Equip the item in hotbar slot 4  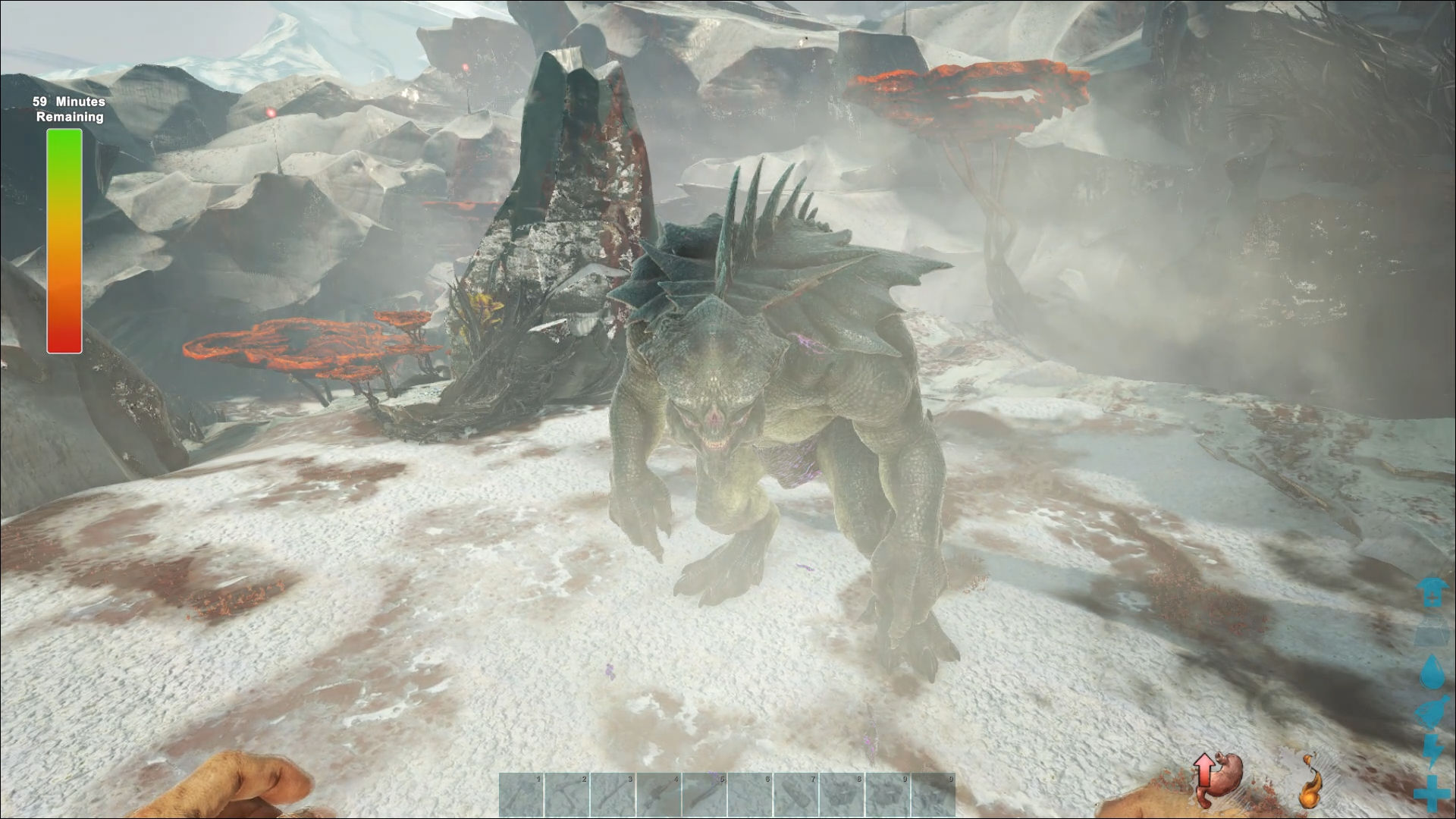[659, 795]
